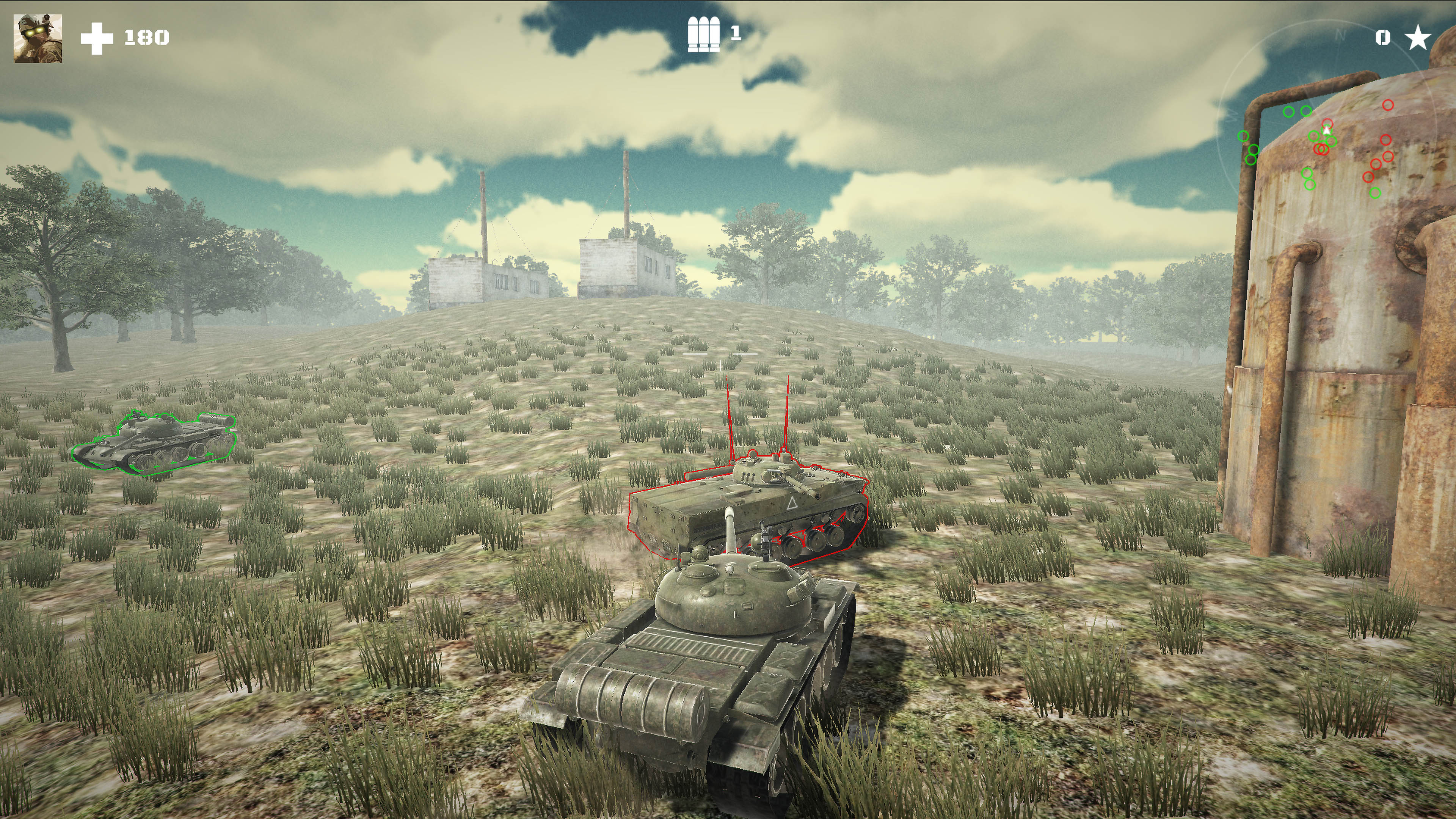Click the kill counter showing zero beside the star

[1382, 37]
